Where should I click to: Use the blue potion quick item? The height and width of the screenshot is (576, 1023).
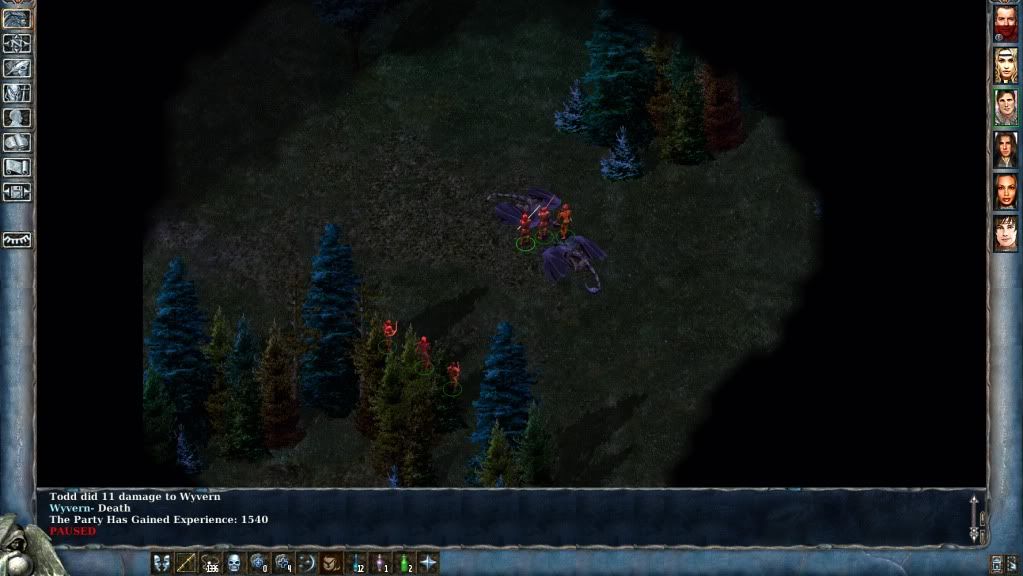point(356,563)
